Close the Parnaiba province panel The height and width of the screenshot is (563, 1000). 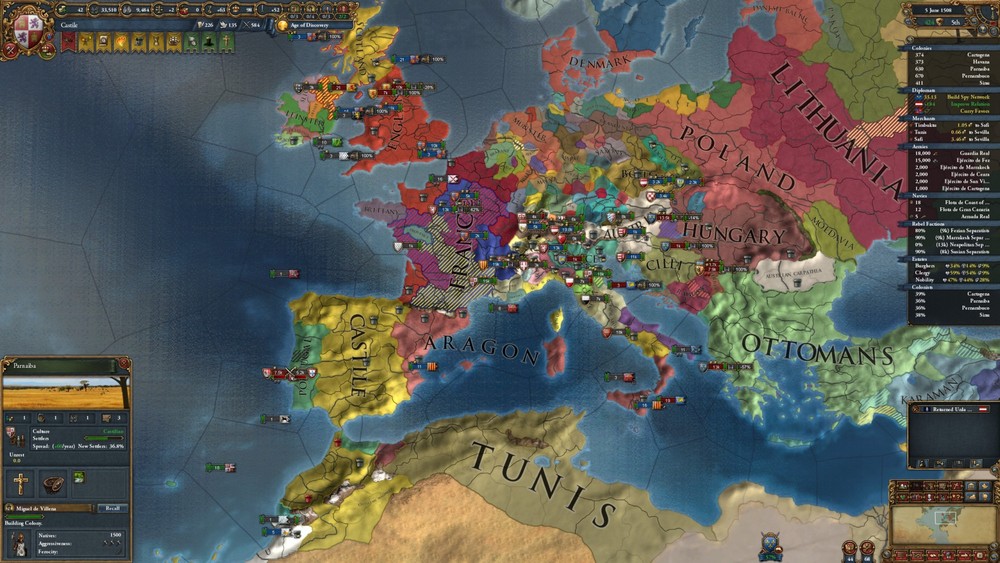point(124,364)
